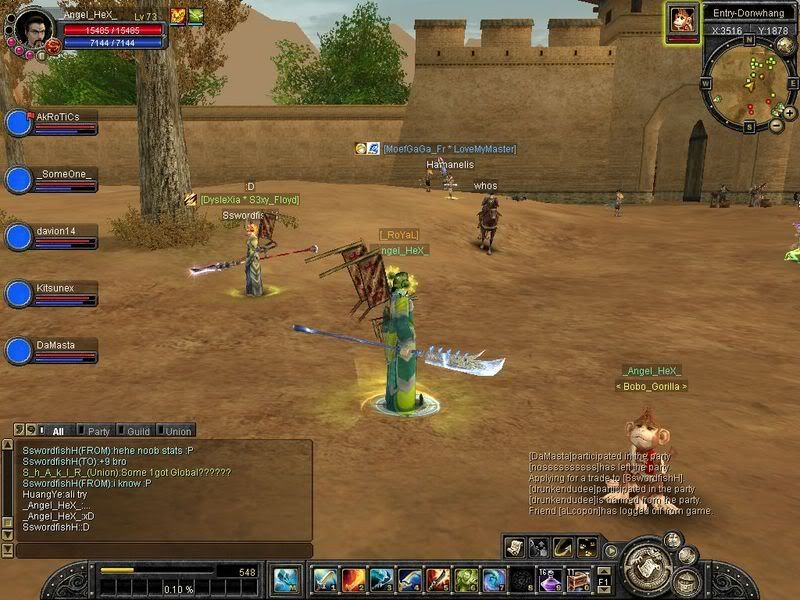Use the purple potion hotbar slot
Viewport: 800px width, 600px height.
click(550, 579)
